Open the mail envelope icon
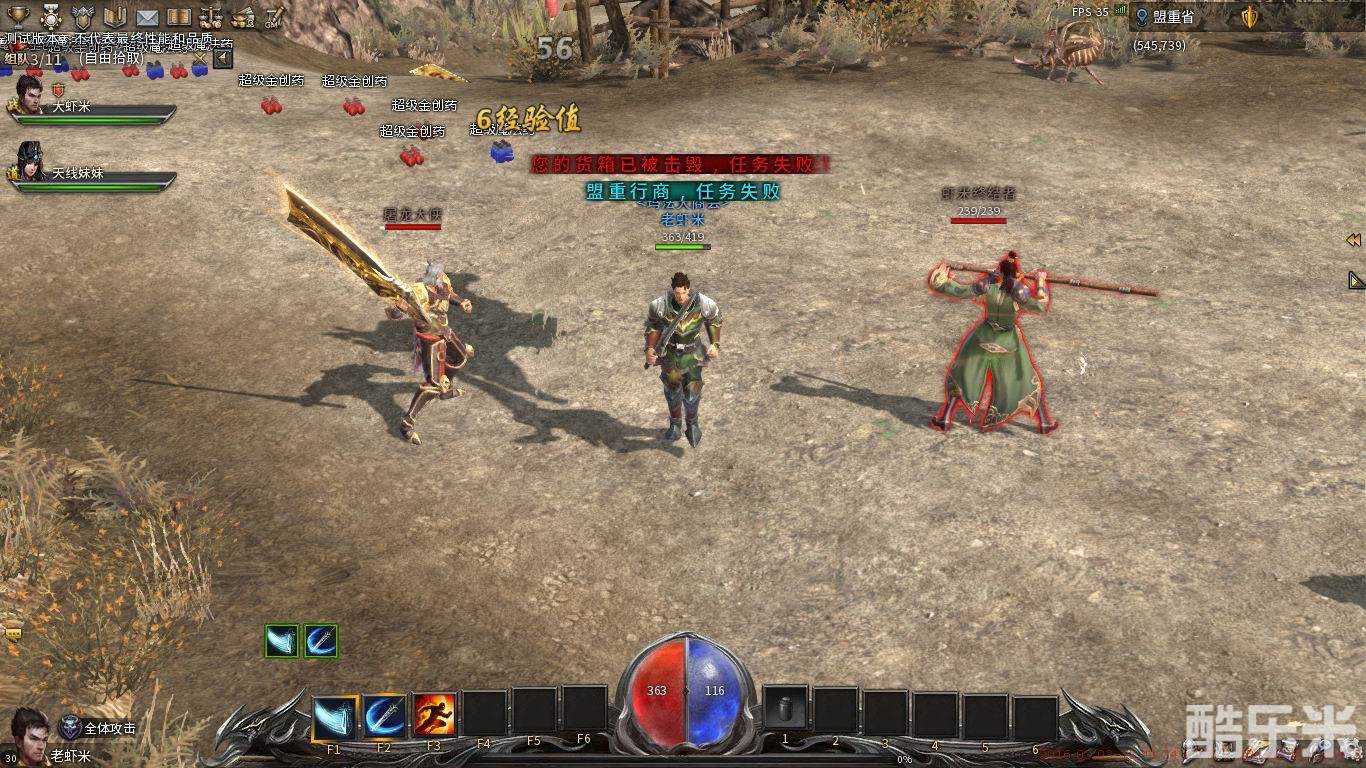Image resolution: width=1366 pixels, height=768 pixels. click(x=147, y=17)
